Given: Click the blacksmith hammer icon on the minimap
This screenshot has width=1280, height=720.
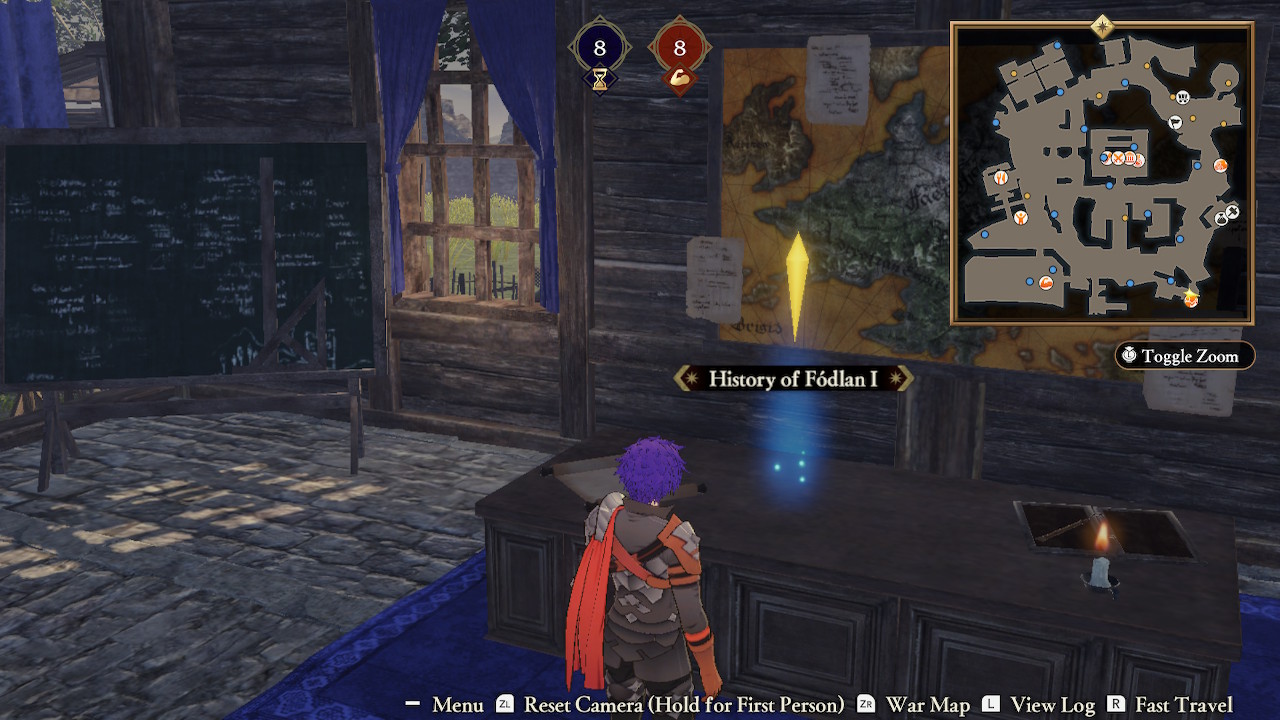Looking at the screenshot, I should coord(1233,211).
